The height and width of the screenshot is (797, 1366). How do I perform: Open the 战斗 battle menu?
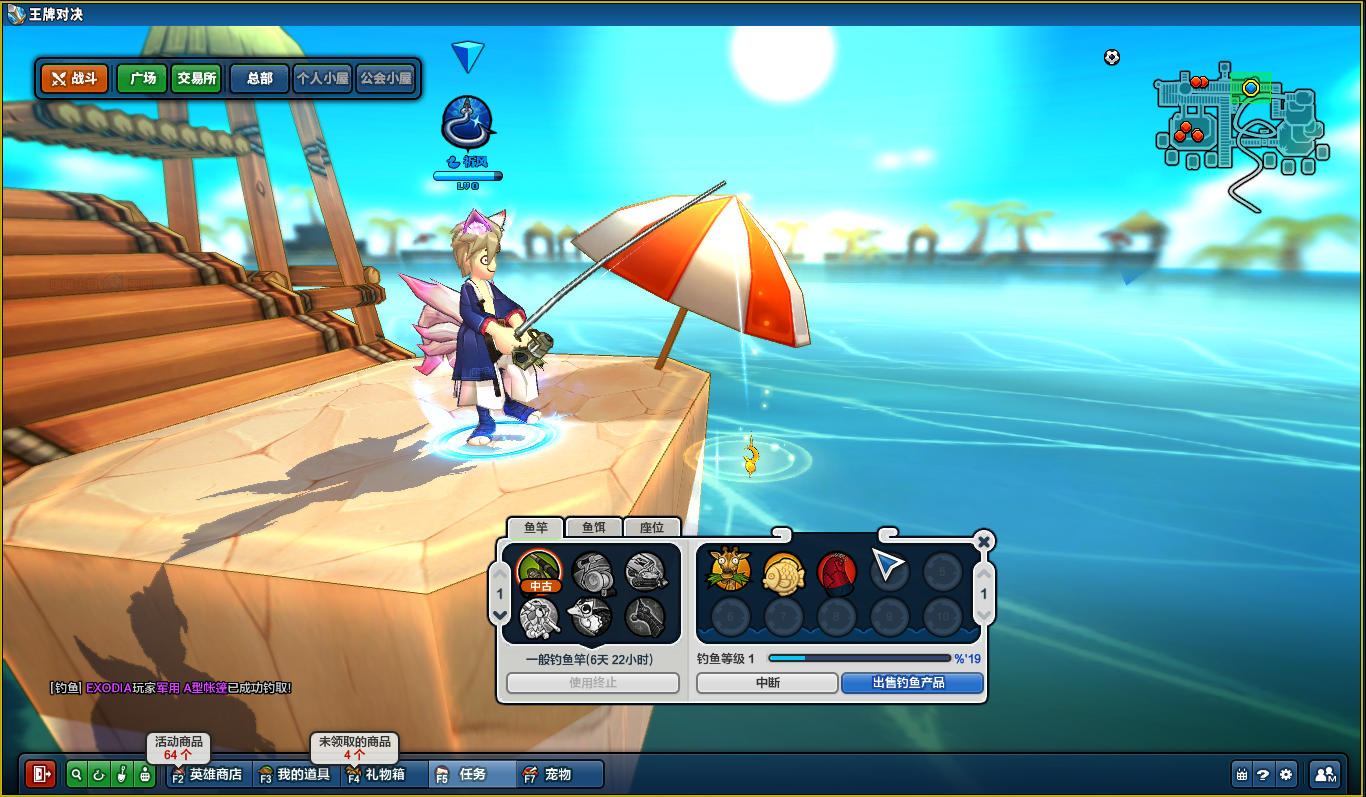74,78
